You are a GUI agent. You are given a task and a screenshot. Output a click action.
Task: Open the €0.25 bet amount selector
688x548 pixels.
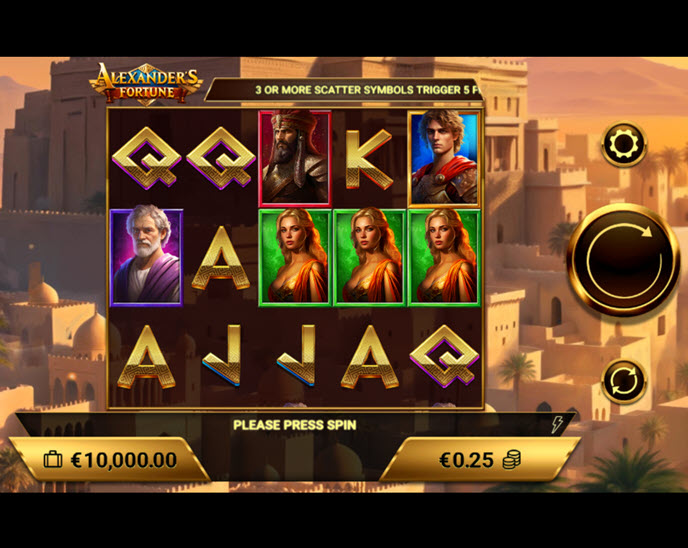480,460
